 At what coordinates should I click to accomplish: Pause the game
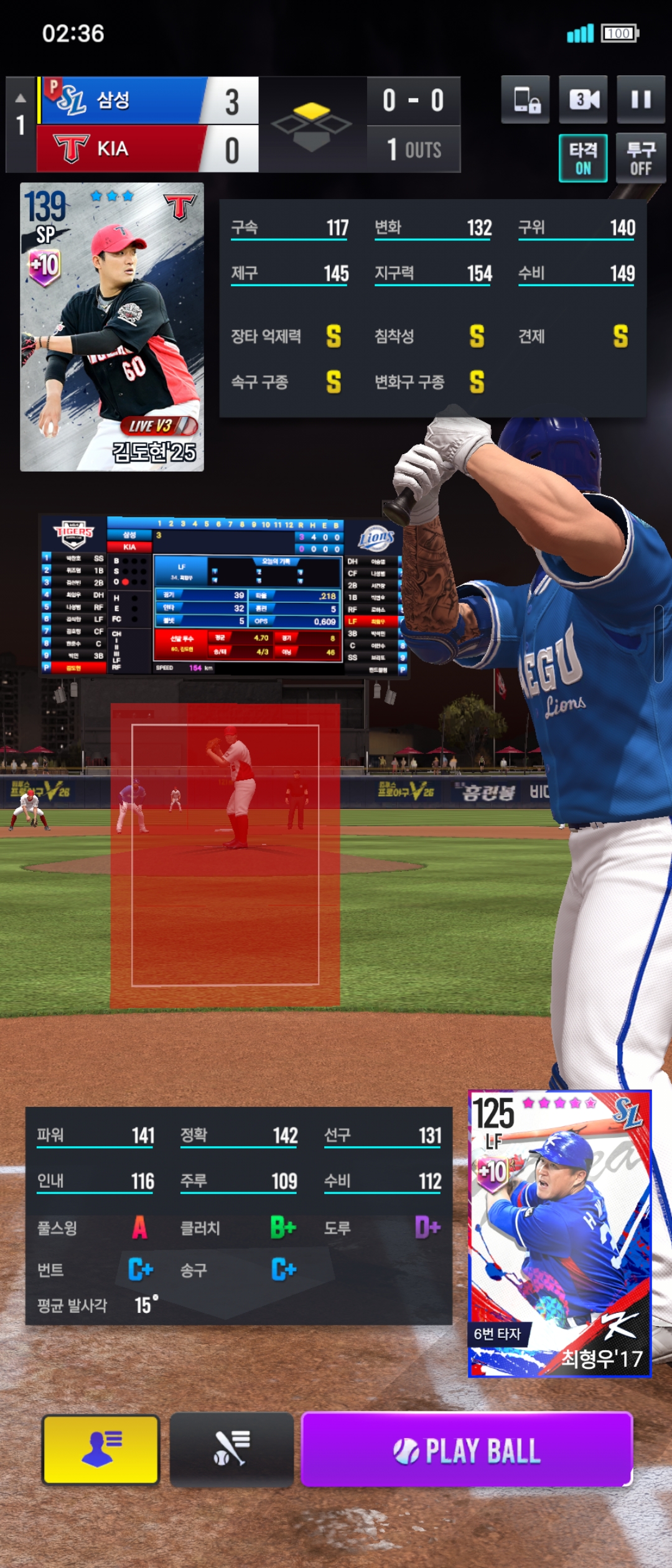(641, 100)
